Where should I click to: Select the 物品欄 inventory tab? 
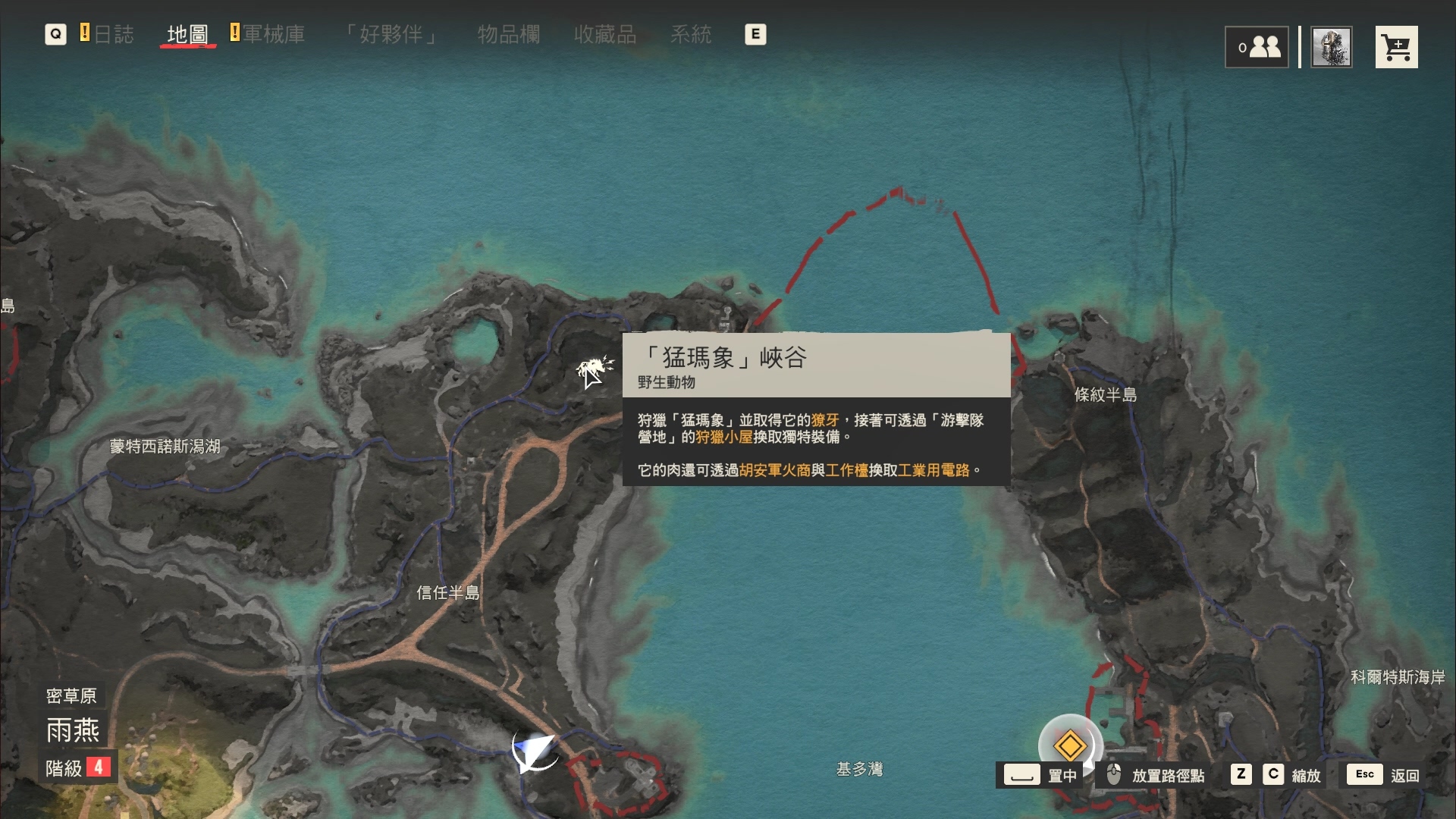[509, 34]
